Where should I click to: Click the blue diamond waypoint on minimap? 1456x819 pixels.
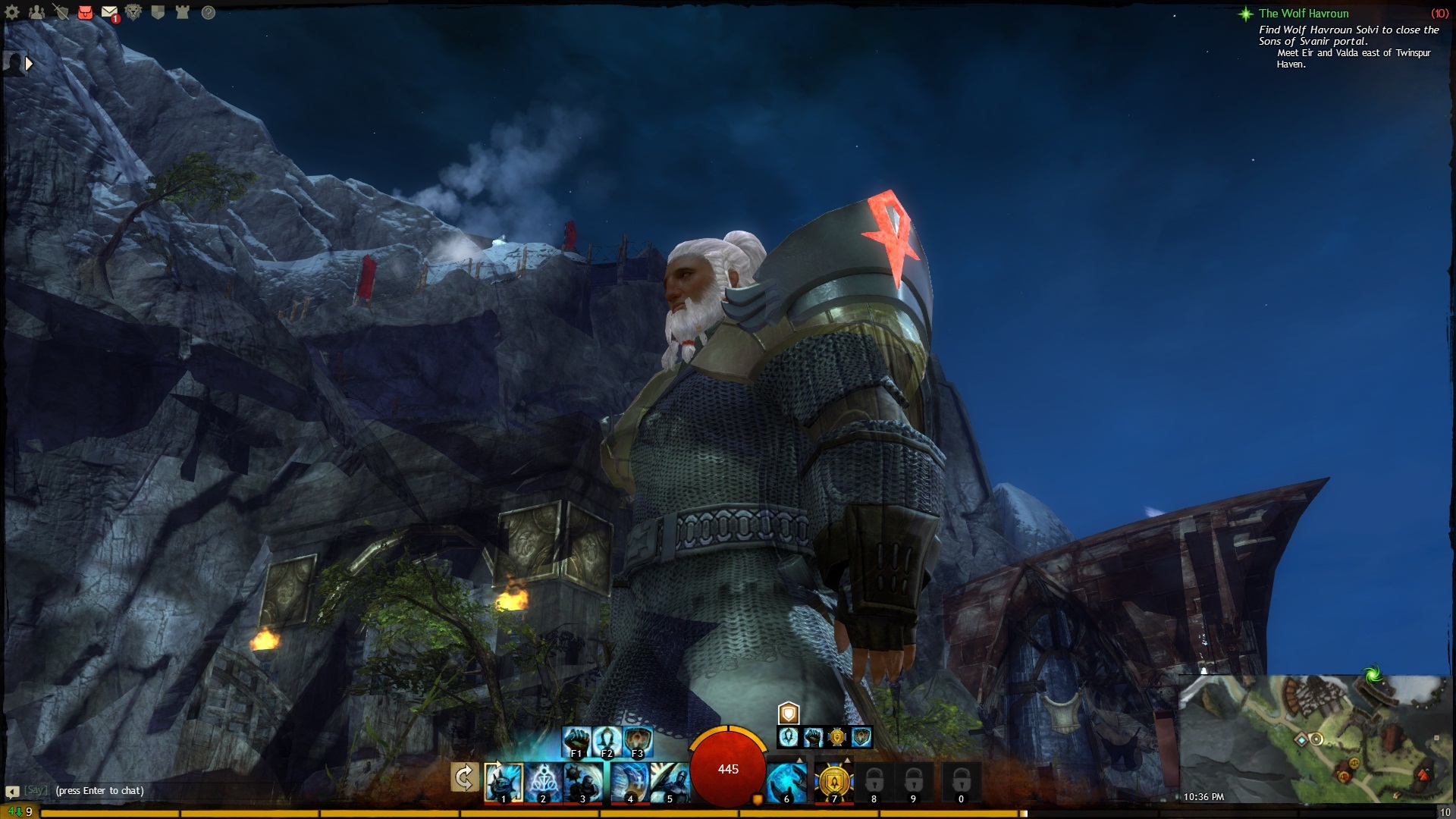point(1301,739)
